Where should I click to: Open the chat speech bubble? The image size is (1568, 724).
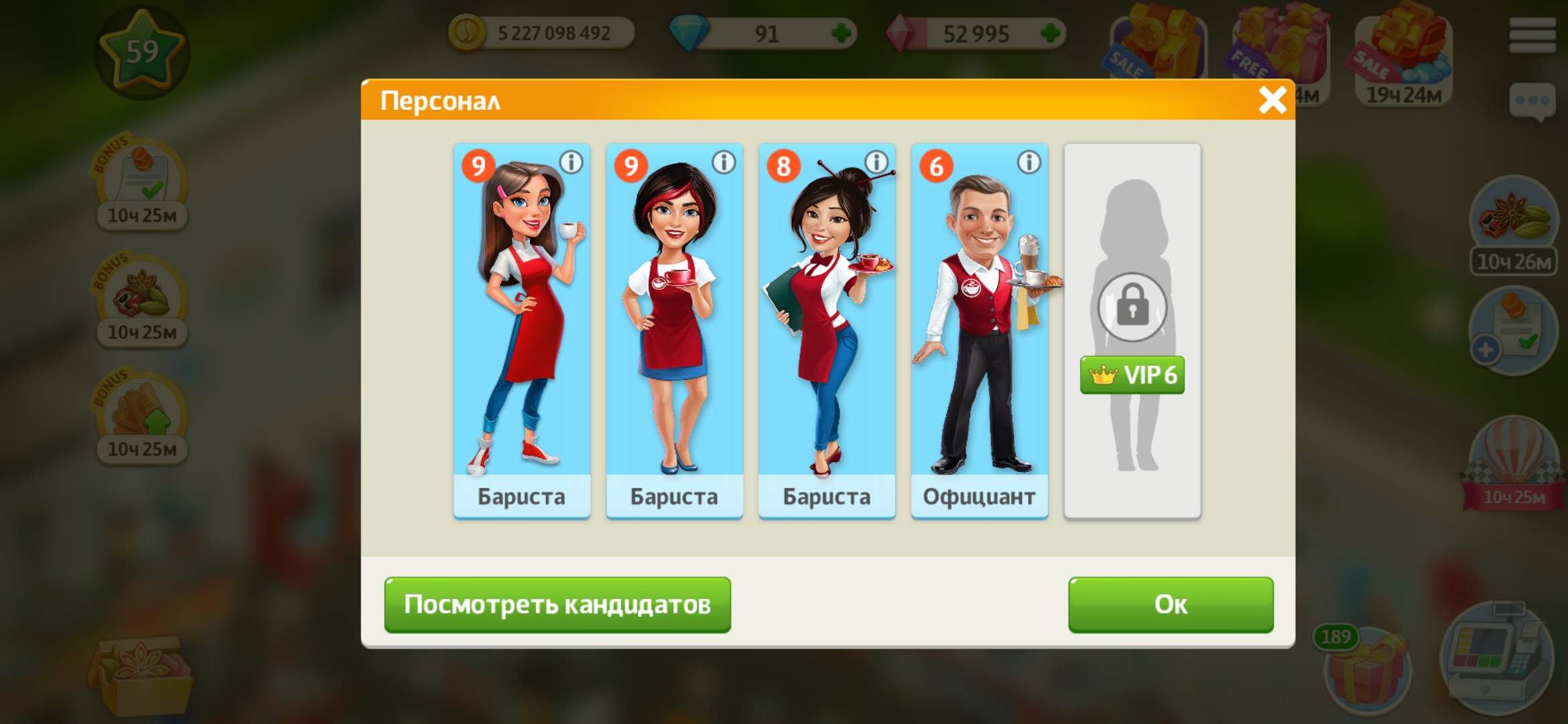1532,102
